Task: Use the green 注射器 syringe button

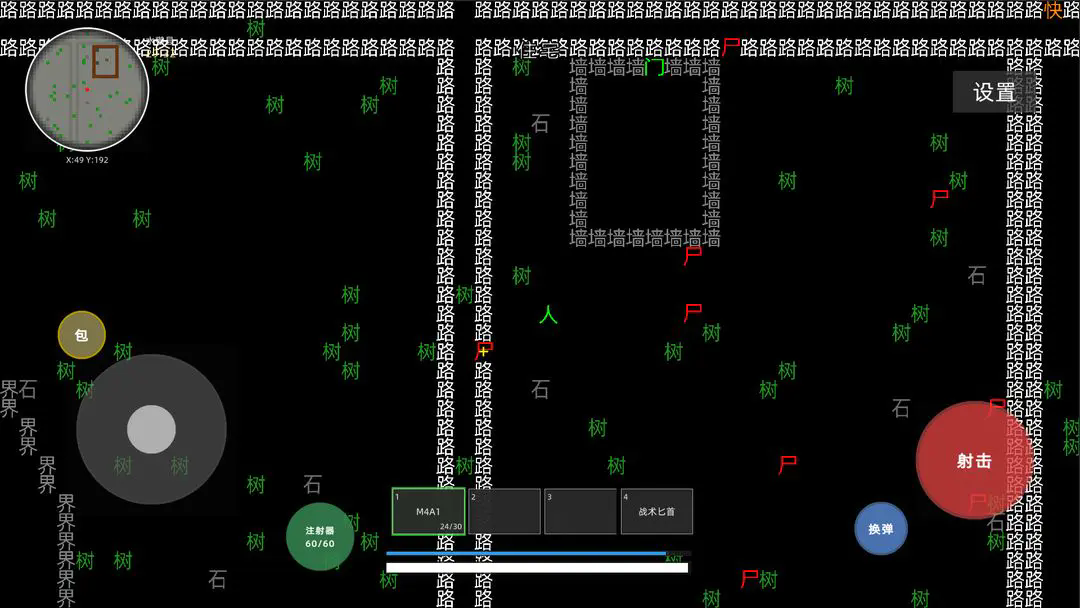Action: (320, 537)
